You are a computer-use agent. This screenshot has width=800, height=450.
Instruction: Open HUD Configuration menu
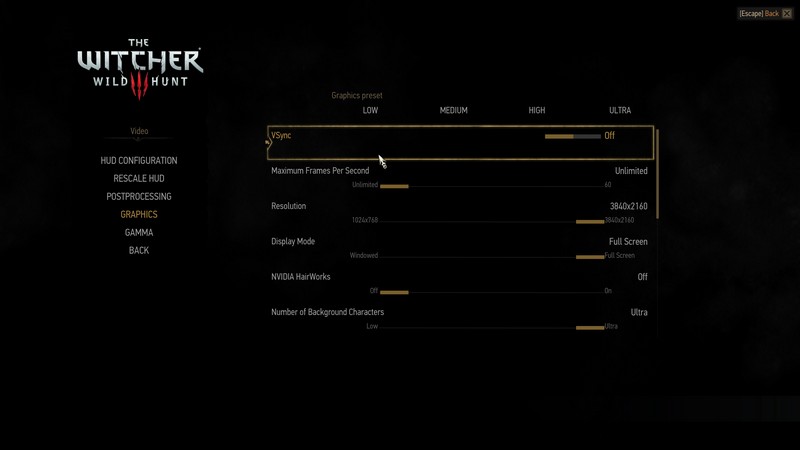(139, 161)
